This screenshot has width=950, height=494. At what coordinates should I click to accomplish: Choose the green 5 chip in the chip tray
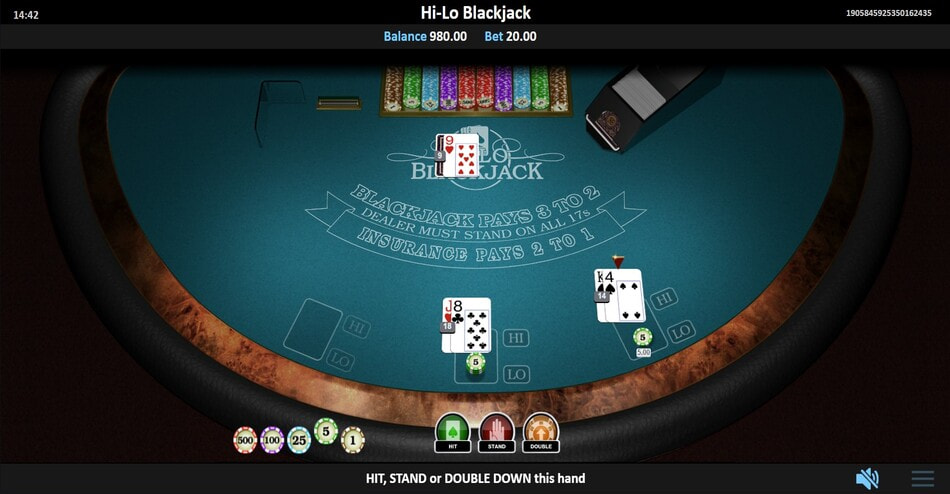click(326, 431)
